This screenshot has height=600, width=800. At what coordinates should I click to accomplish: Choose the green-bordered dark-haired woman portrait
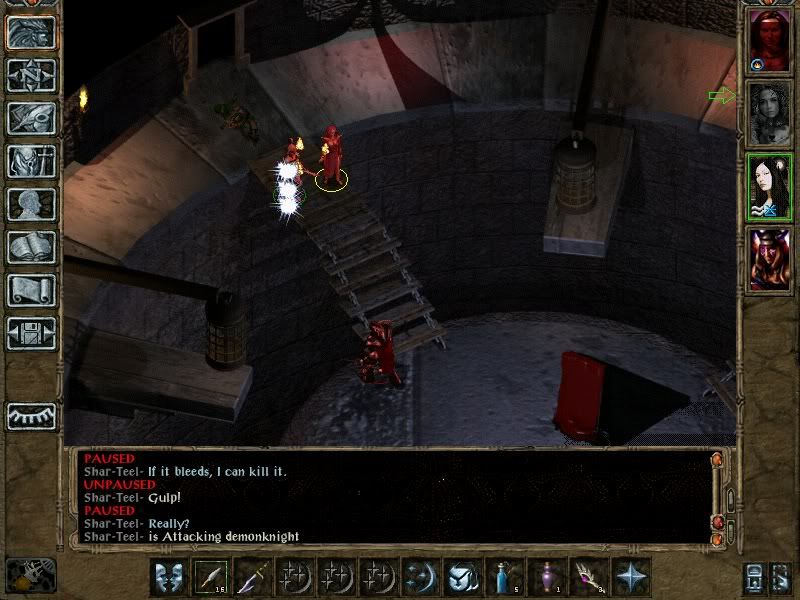(x=769, y=186)
